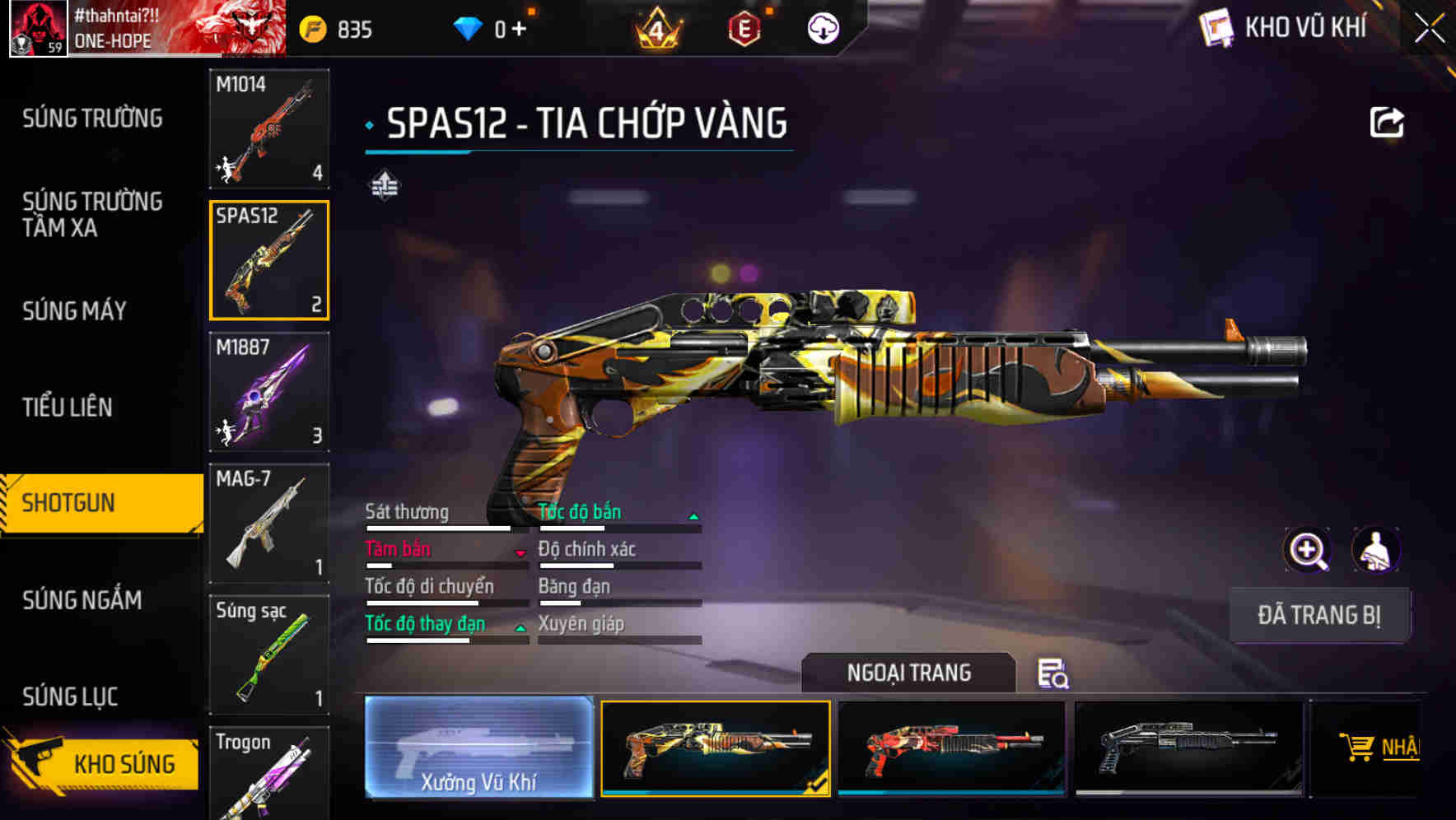
Task: Select the Súng sạc weapon tile
Action: (x=269, y=655)
